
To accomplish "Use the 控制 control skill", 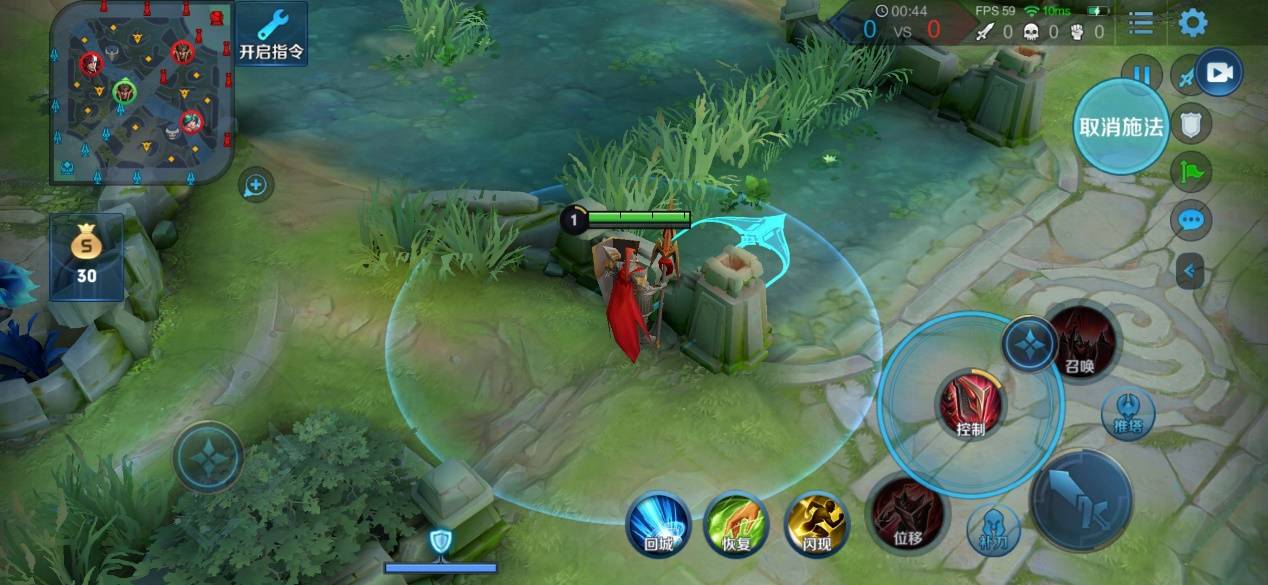I will [970, 405].
